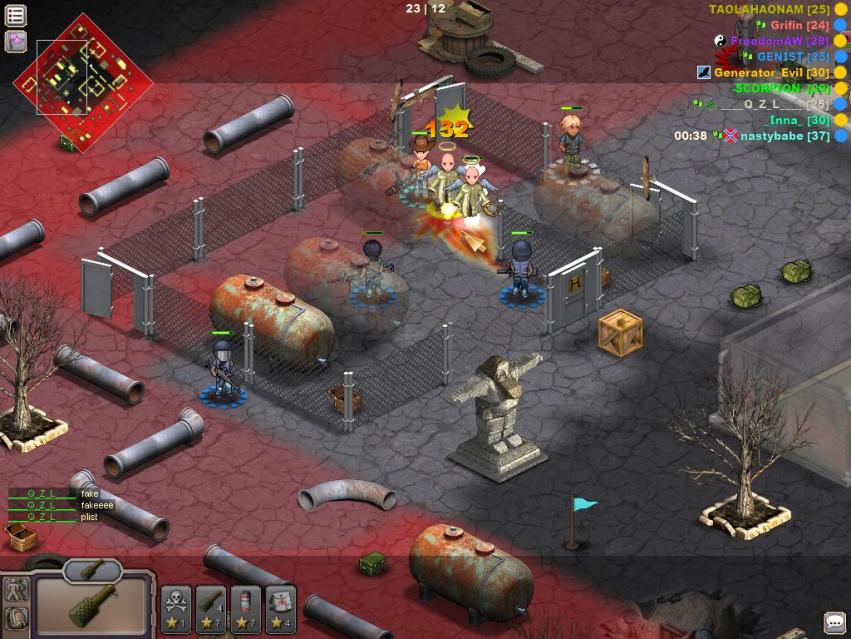Screen dimensions: 851x639
Task: Open the weapon tab above the grenade panel
Action: coord(93,572)
